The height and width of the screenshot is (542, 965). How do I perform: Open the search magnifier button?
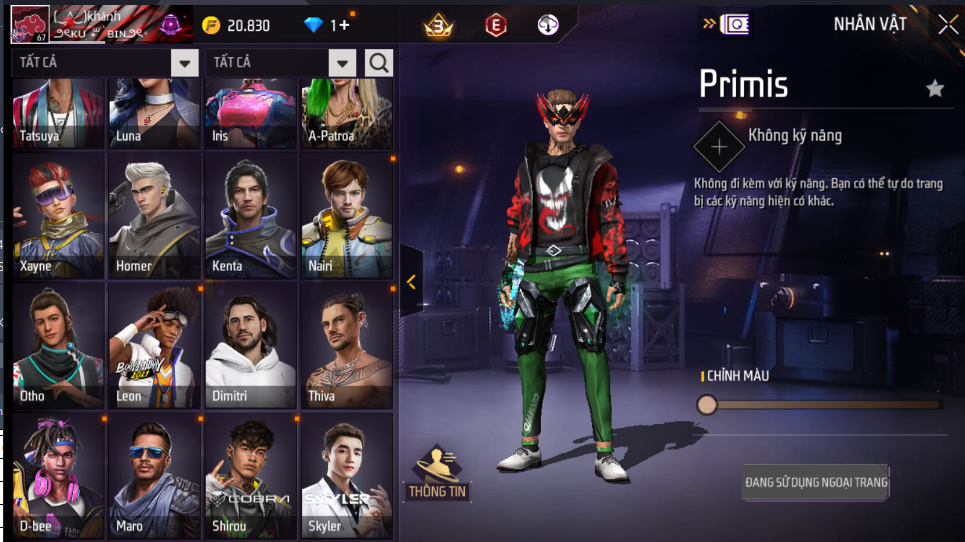tap(379, 63)
